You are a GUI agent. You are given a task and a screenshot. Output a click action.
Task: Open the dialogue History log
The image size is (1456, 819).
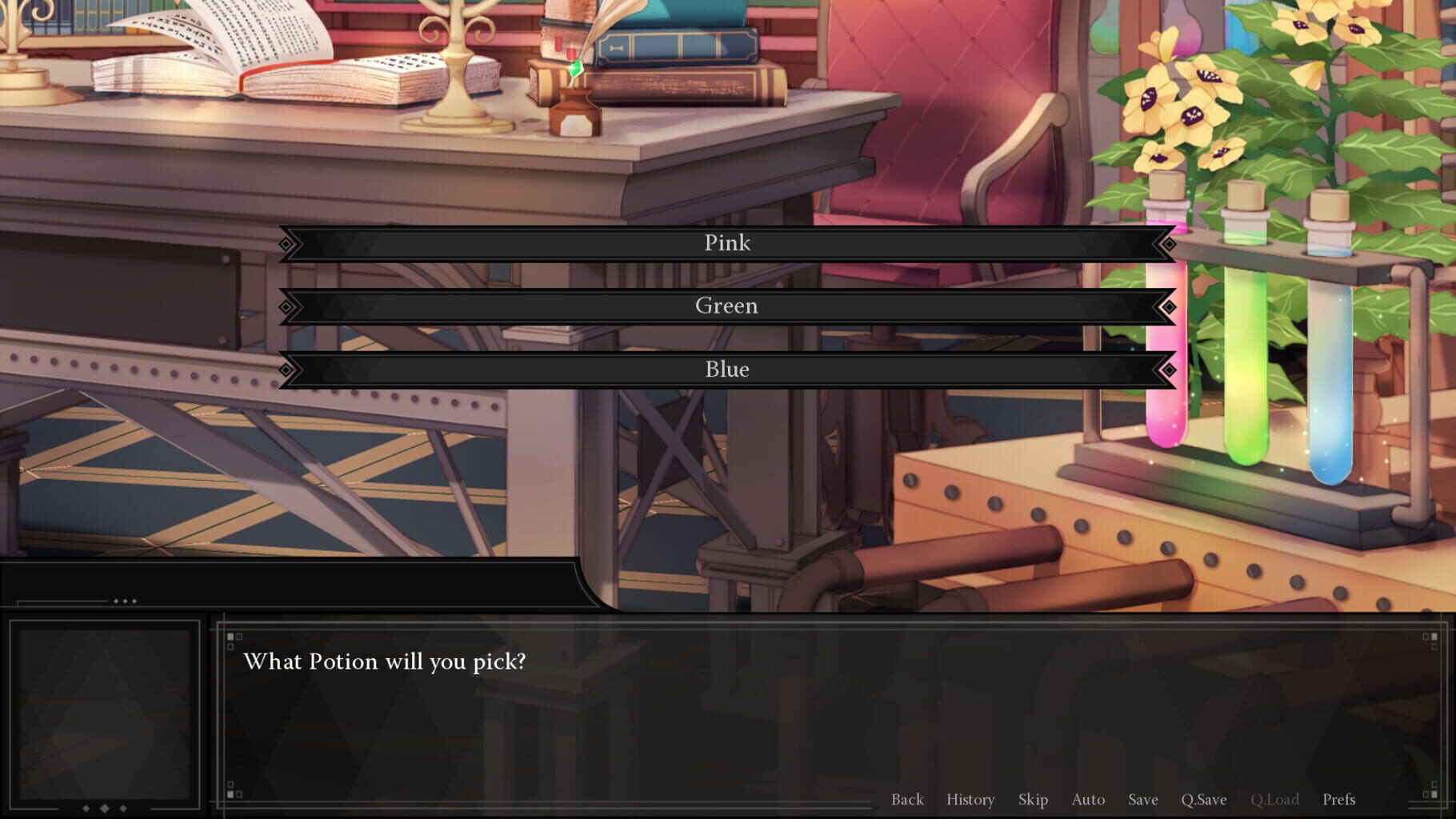pyautogui.click(x=970, y=799)
